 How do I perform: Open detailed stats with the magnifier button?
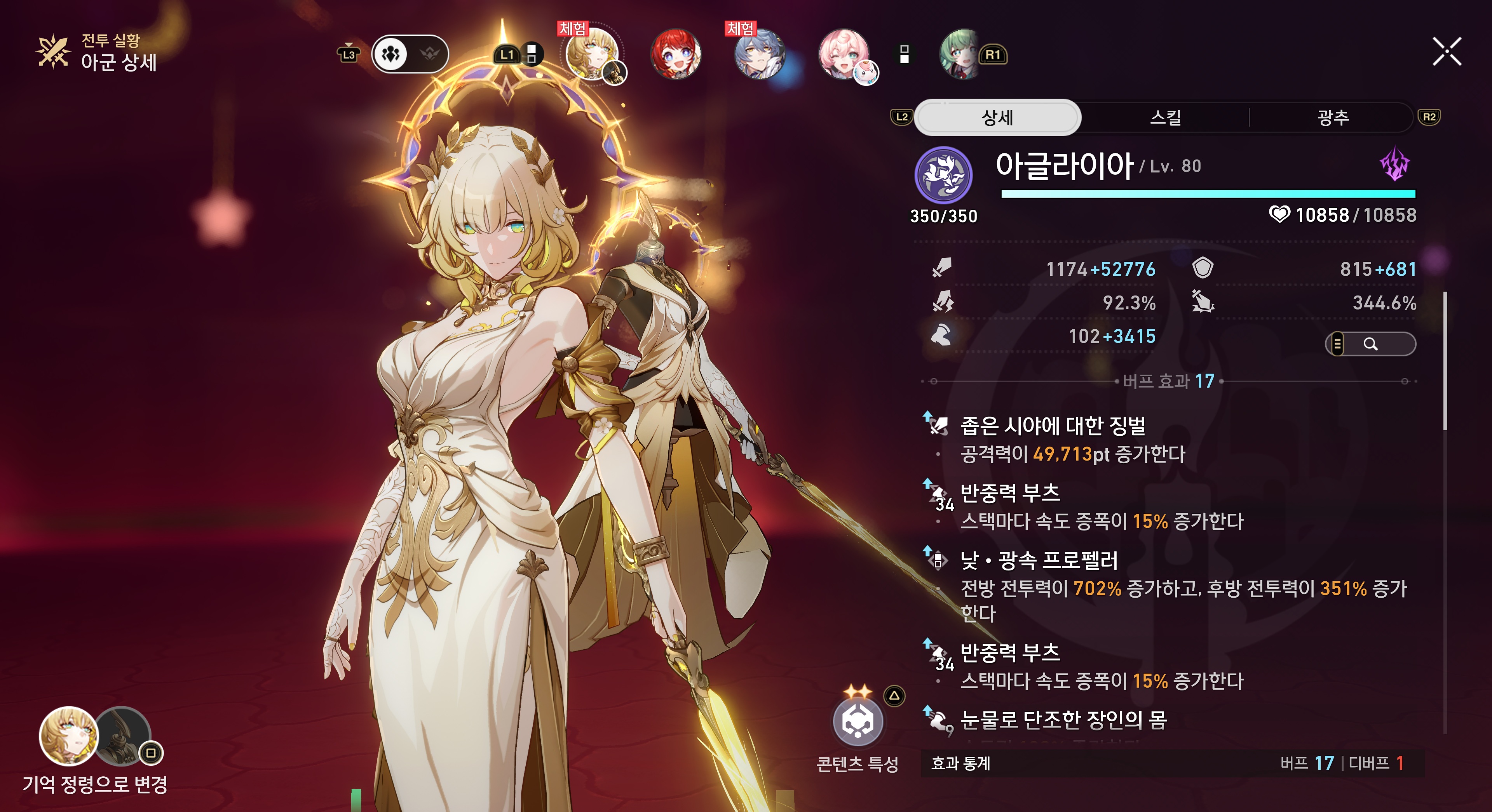click(x=1370, y=344)
